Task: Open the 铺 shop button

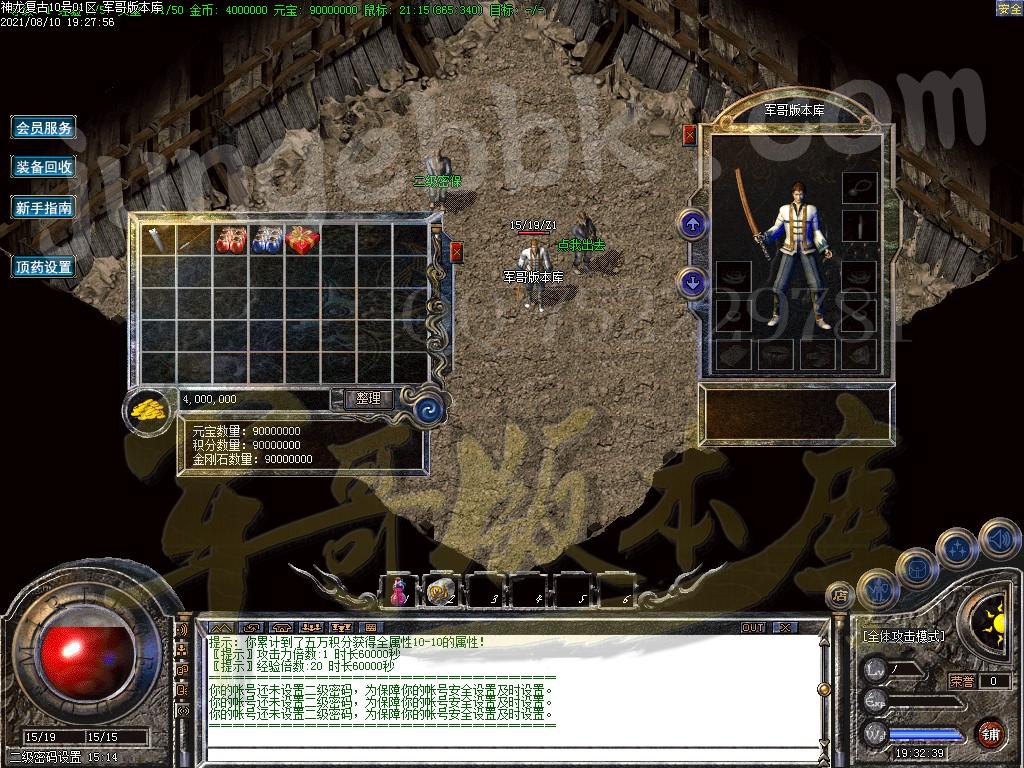Action: (x=990, y=733)
